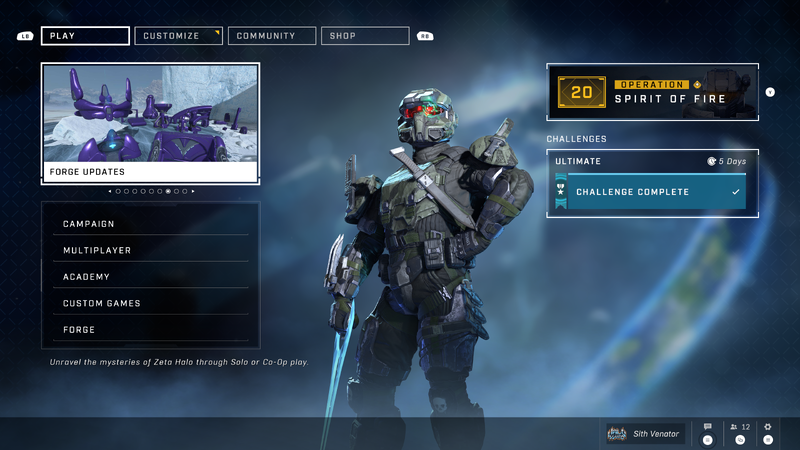The width and height of the screenshot is (800, 450).
Task: Open the Shop tab
Action: [365, 36]
